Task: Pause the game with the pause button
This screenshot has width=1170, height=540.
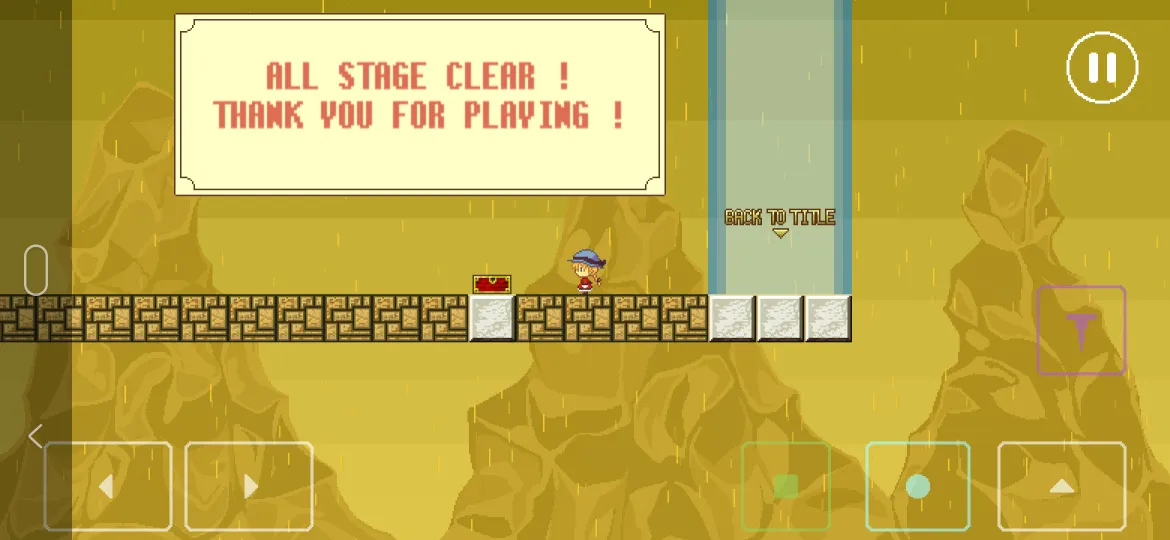Action: click(1102, 67)
